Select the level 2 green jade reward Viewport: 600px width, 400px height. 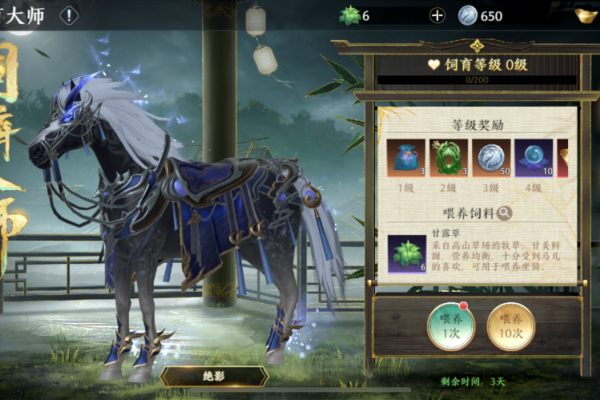(449, 158)
